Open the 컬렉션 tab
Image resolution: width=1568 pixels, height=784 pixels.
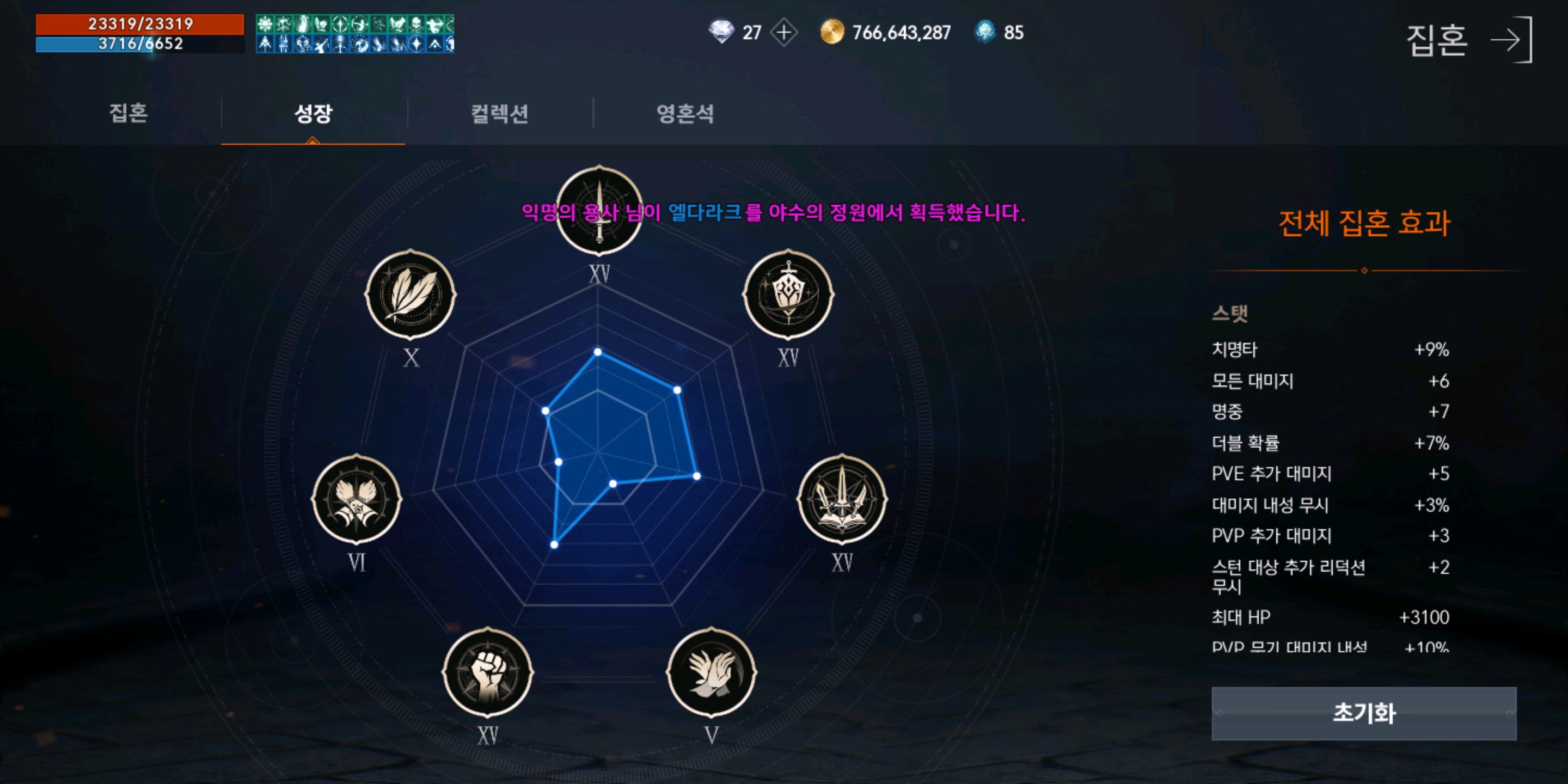(499, 113)
